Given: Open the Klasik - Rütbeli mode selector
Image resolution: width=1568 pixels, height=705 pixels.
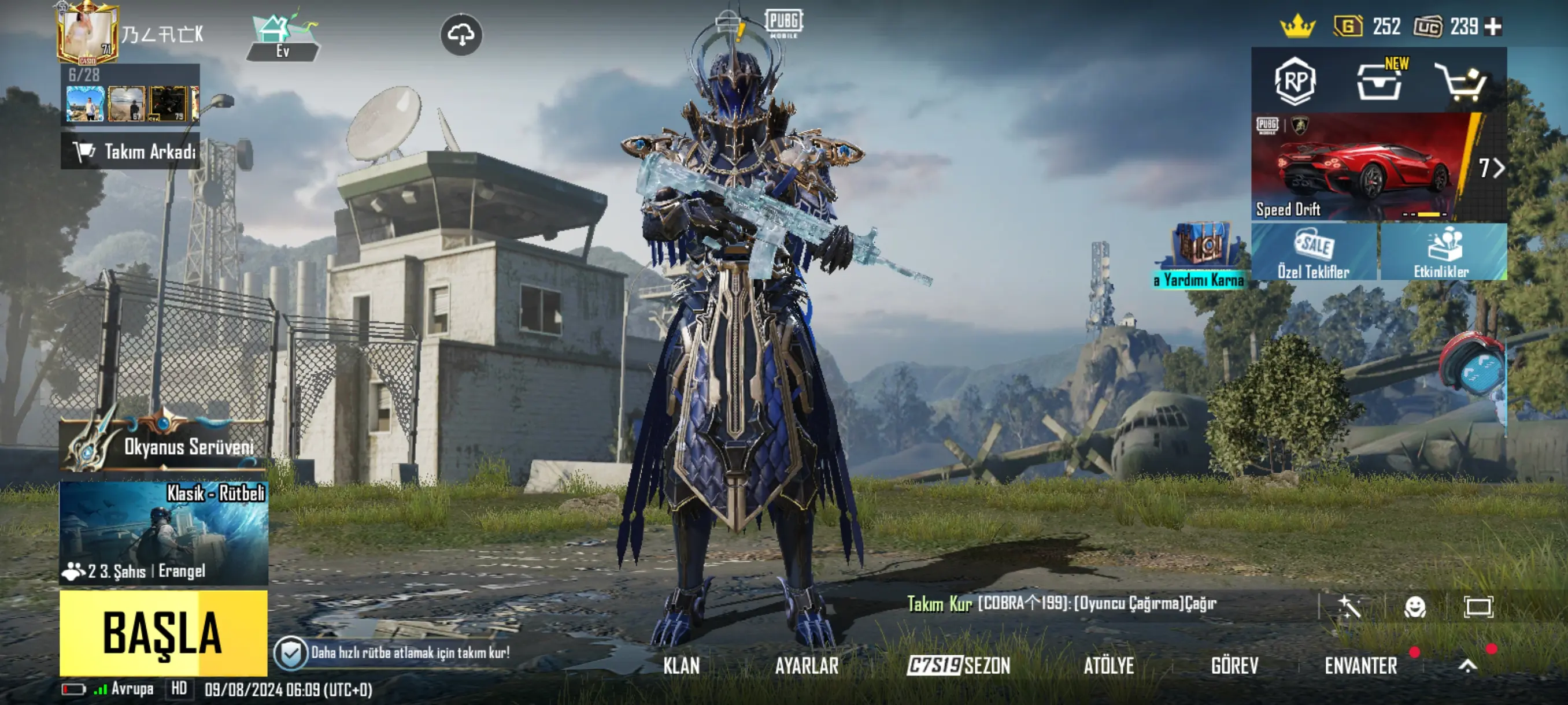Looking at the screenshot, I should 163,533.
